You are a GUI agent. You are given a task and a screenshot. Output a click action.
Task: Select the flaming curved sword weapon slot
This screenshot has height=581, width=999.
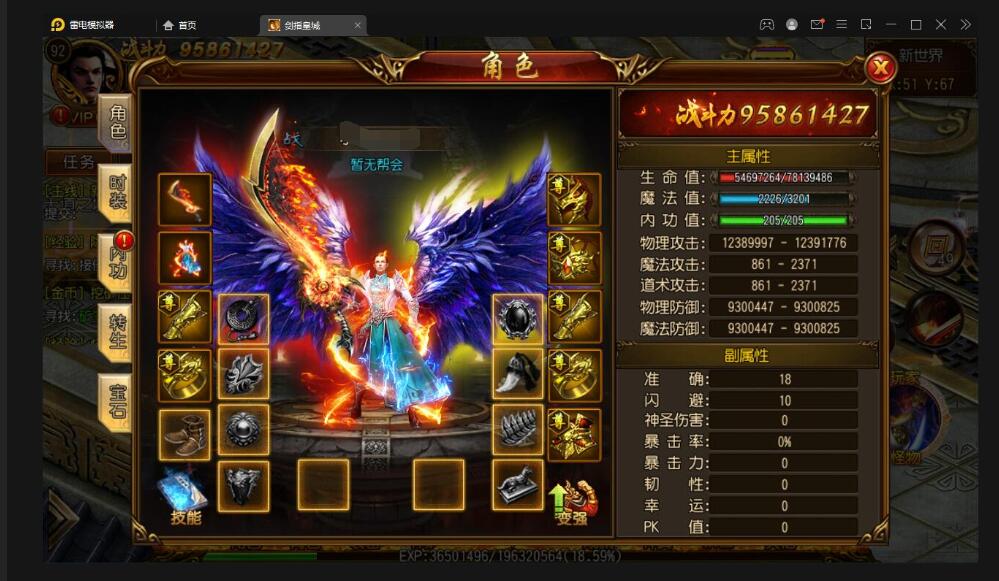[x=185, y=199]
